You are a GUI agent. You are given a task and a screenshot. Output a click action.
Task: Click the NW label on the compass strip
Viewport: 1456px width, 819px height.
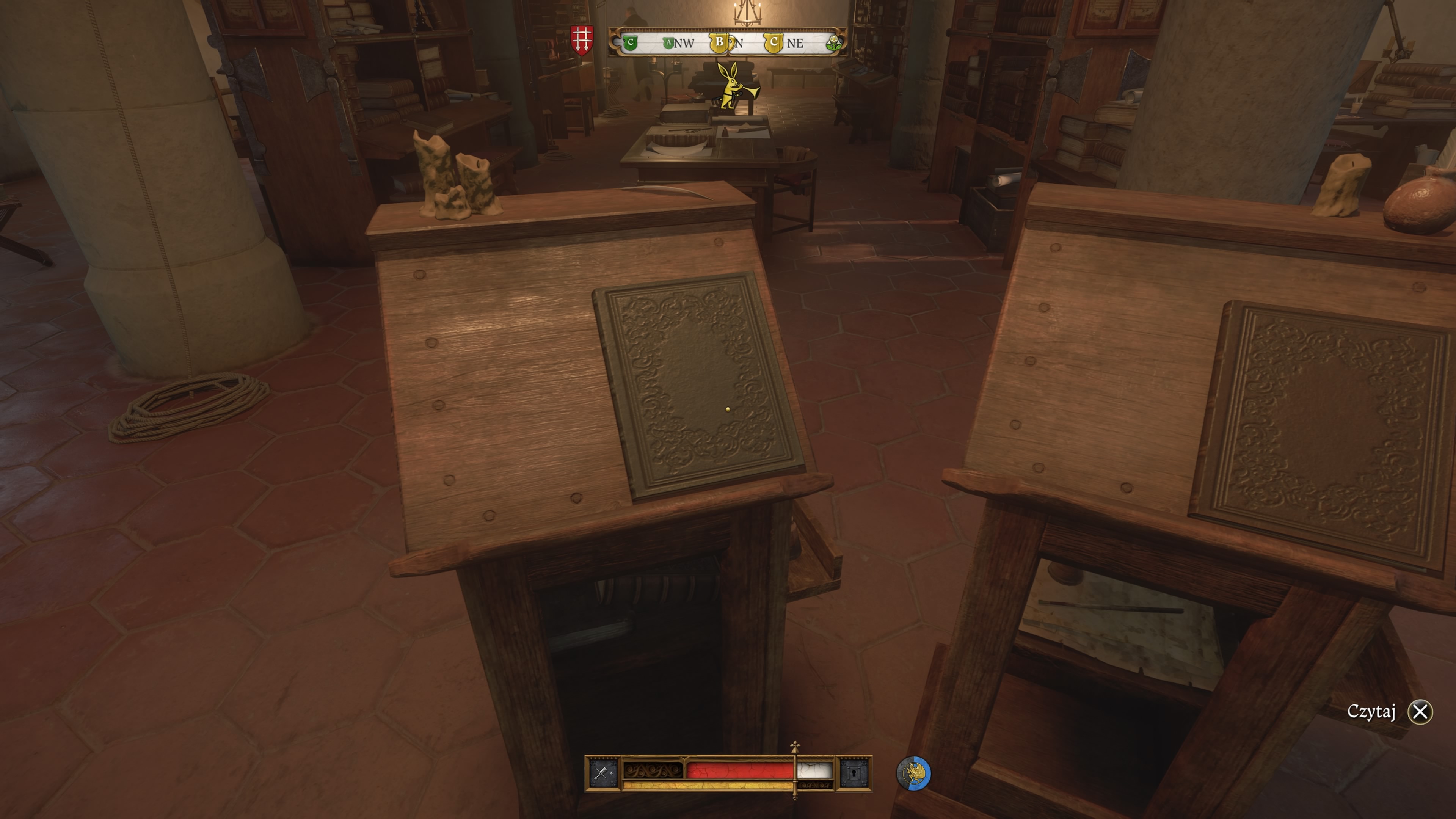(685, 43)
